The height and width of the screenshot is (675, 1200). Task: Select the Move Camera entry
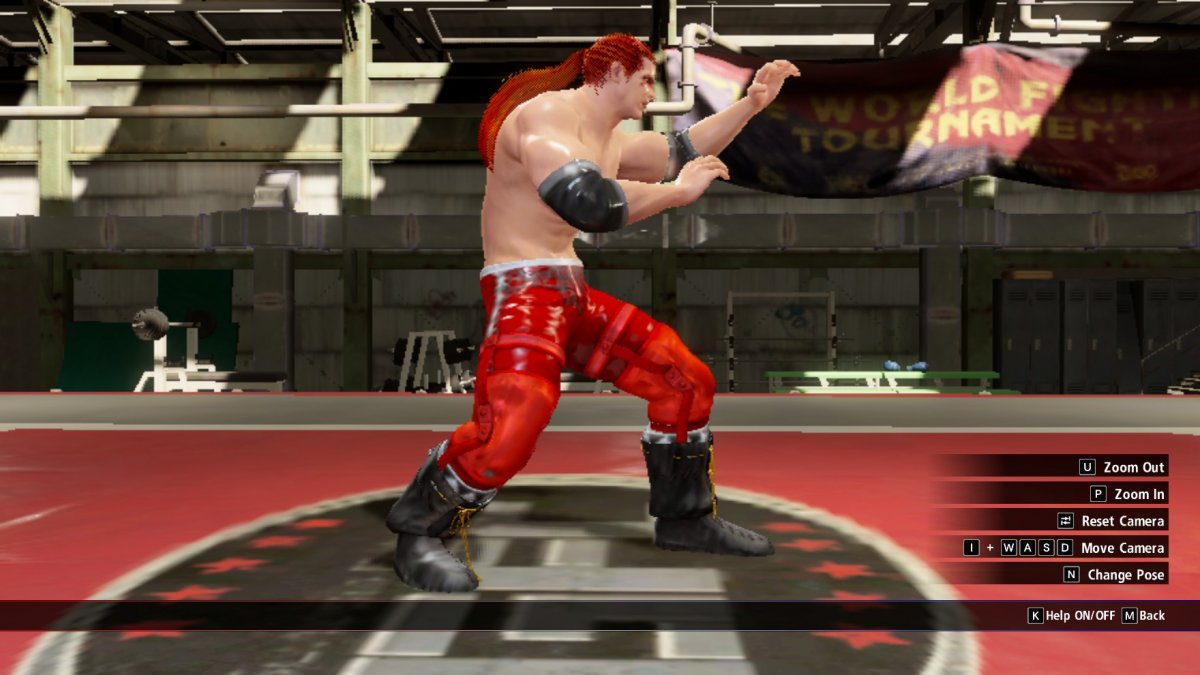[x=1122, y=548]
